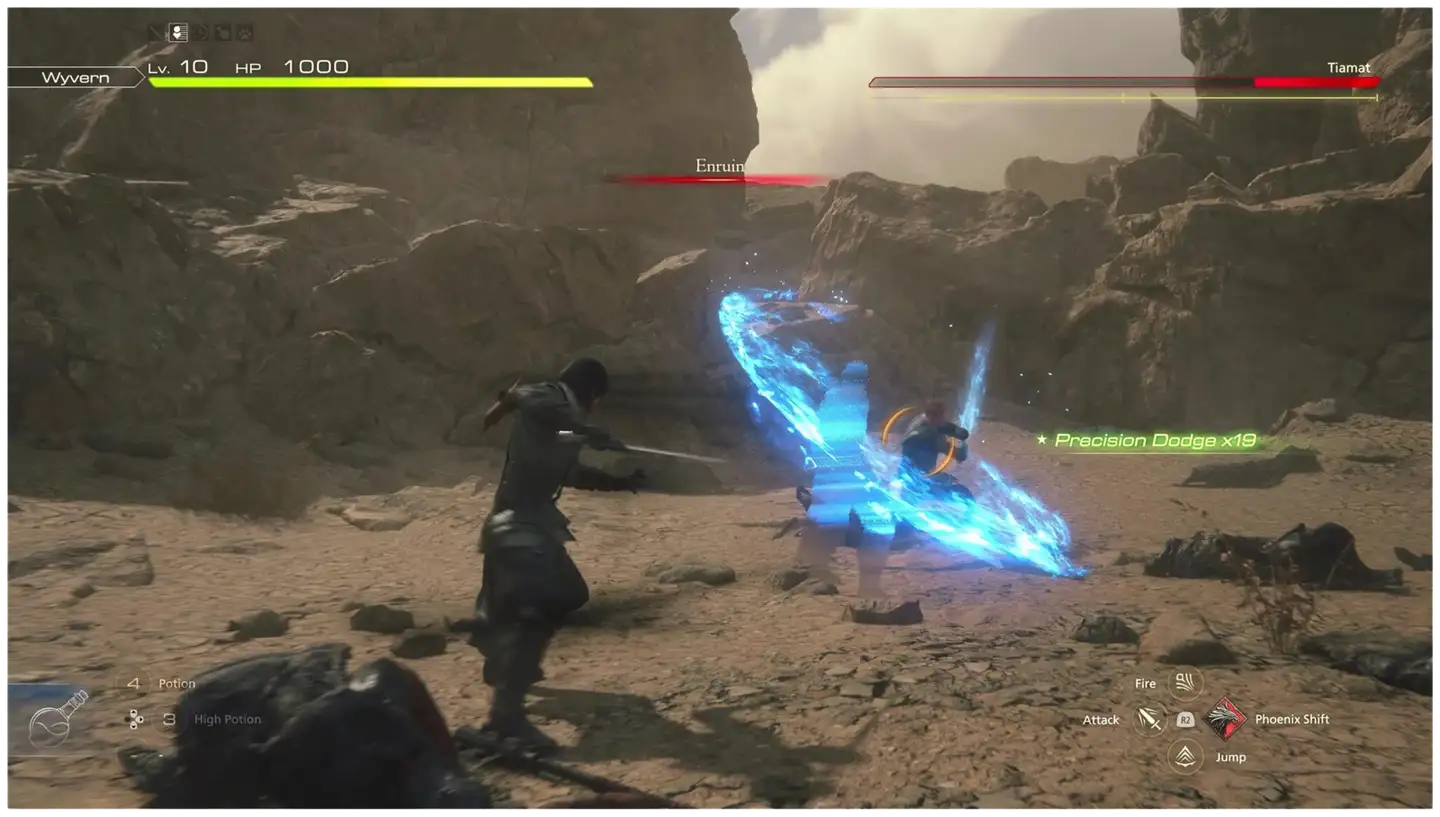Trigger the Phoenix Shift ability icon
Image resolution: width=1440 pixels, height=817 pixels.
(x=1227, y=718)
